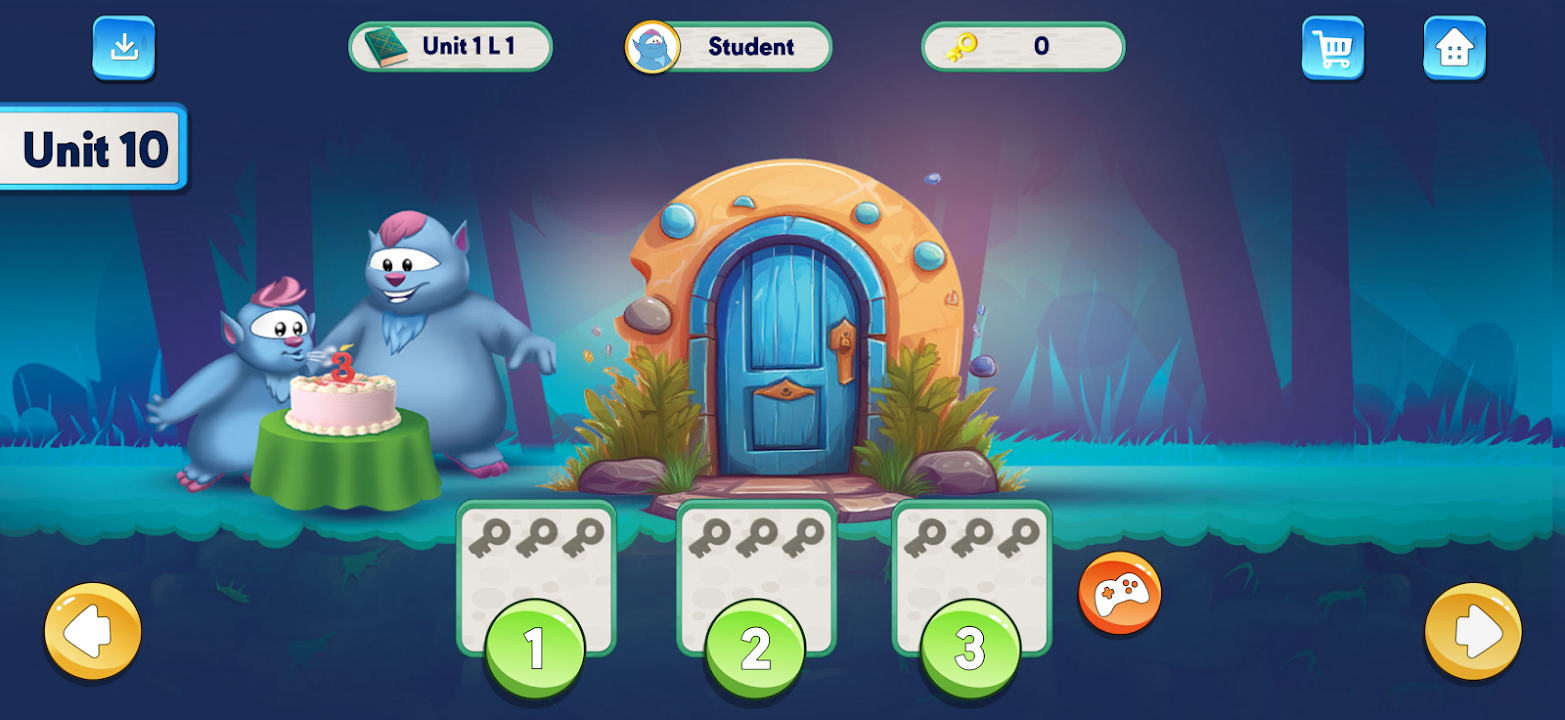Start lesson 2
1565x720 pixels.
[755, 648]
